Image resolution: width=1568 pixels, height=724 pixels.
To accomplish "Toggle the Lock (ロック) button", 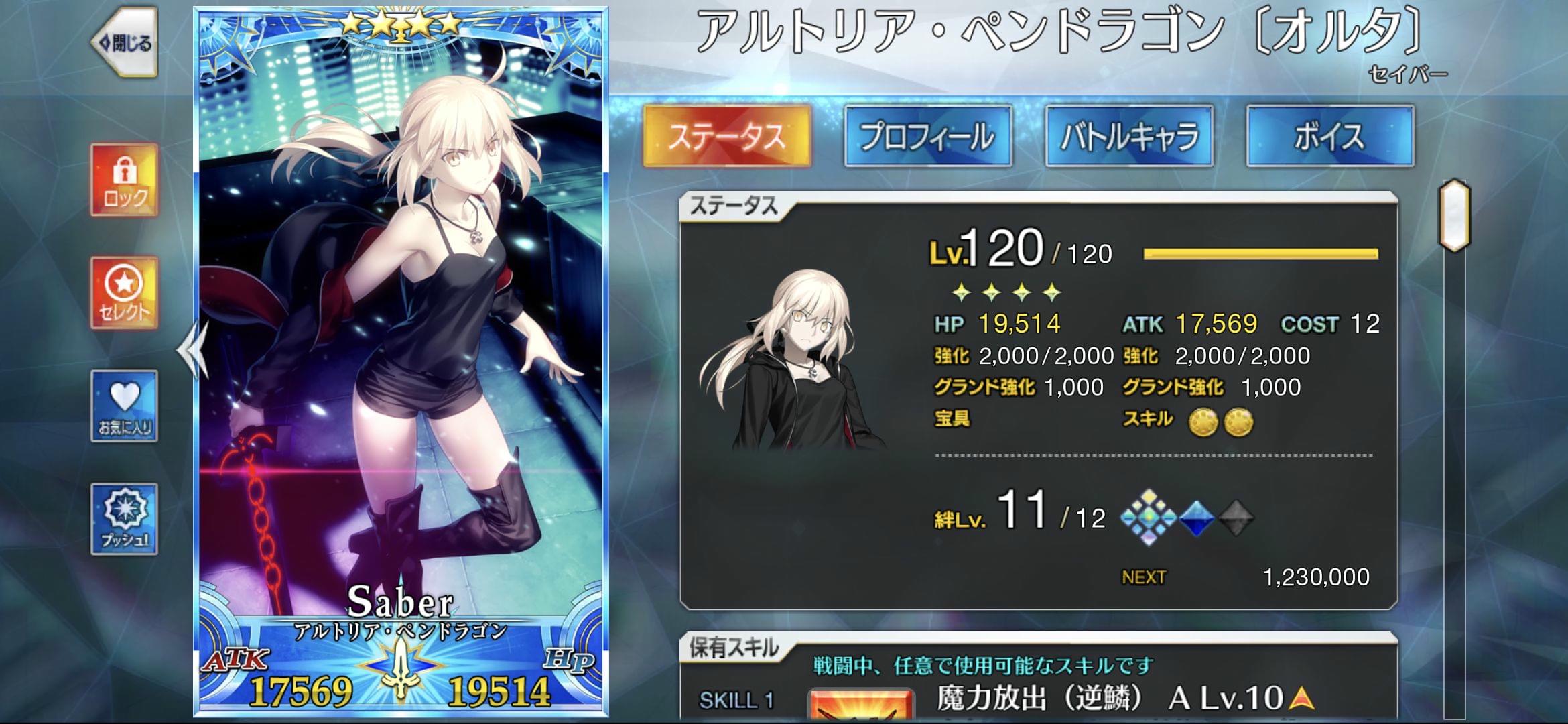I will (125, 180).
